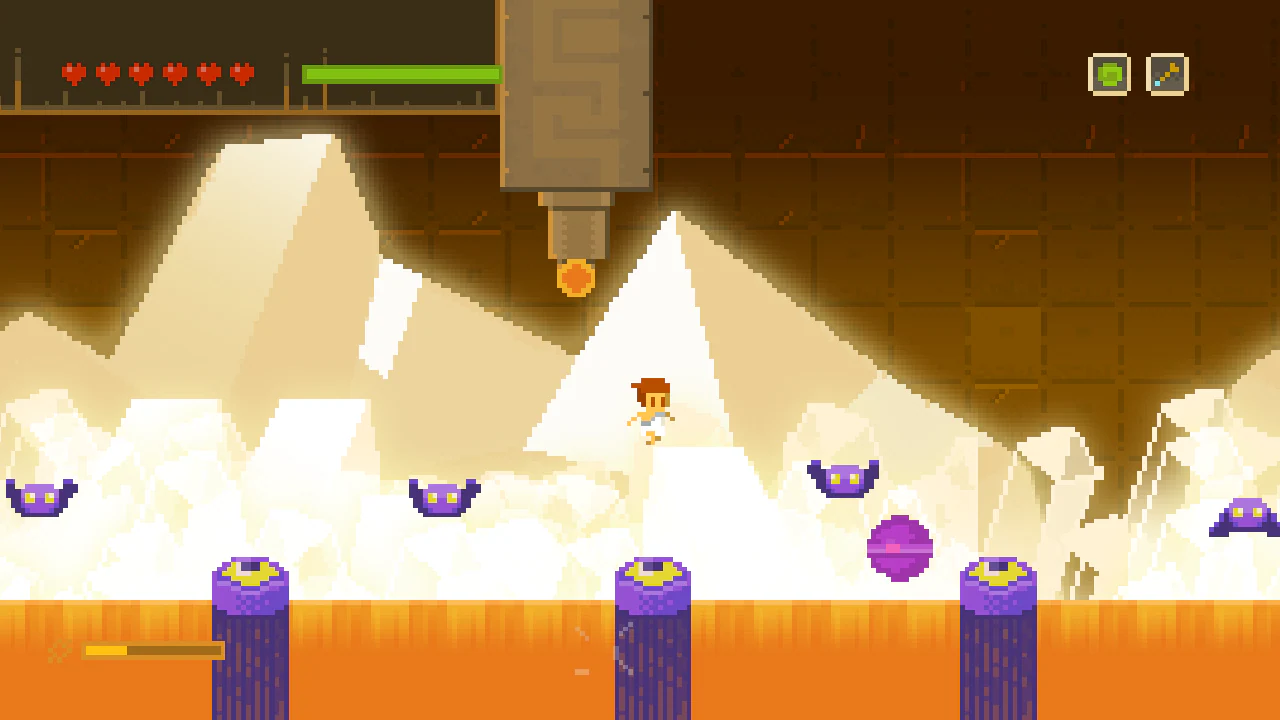Viewport: 1280px width, 720px height.
Task: Select the golden wand item slot
Action: click(1167, 74)
